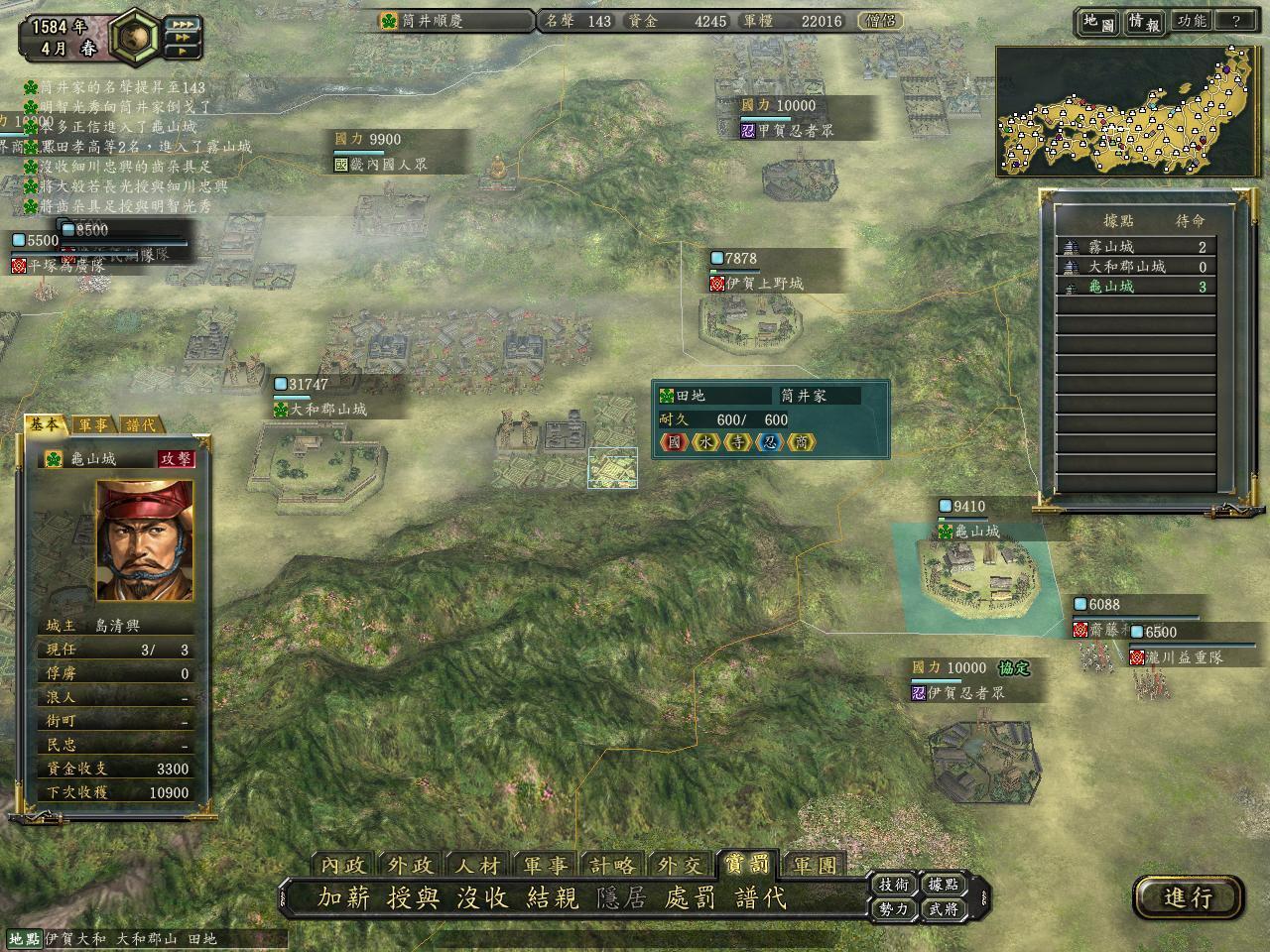Open the 人材 personnel tab
The width and height of the screenshot is (1270, 952).
pyautogui.click(x=478, y=865)
